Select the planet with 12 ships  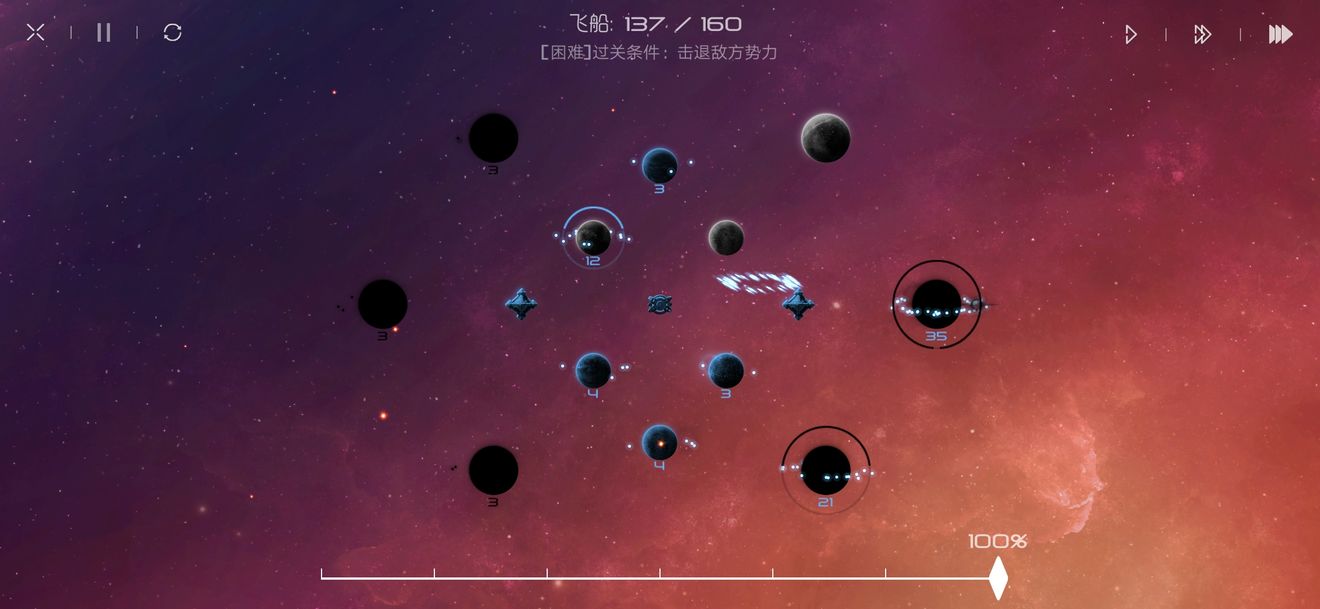tap(593, 238)
